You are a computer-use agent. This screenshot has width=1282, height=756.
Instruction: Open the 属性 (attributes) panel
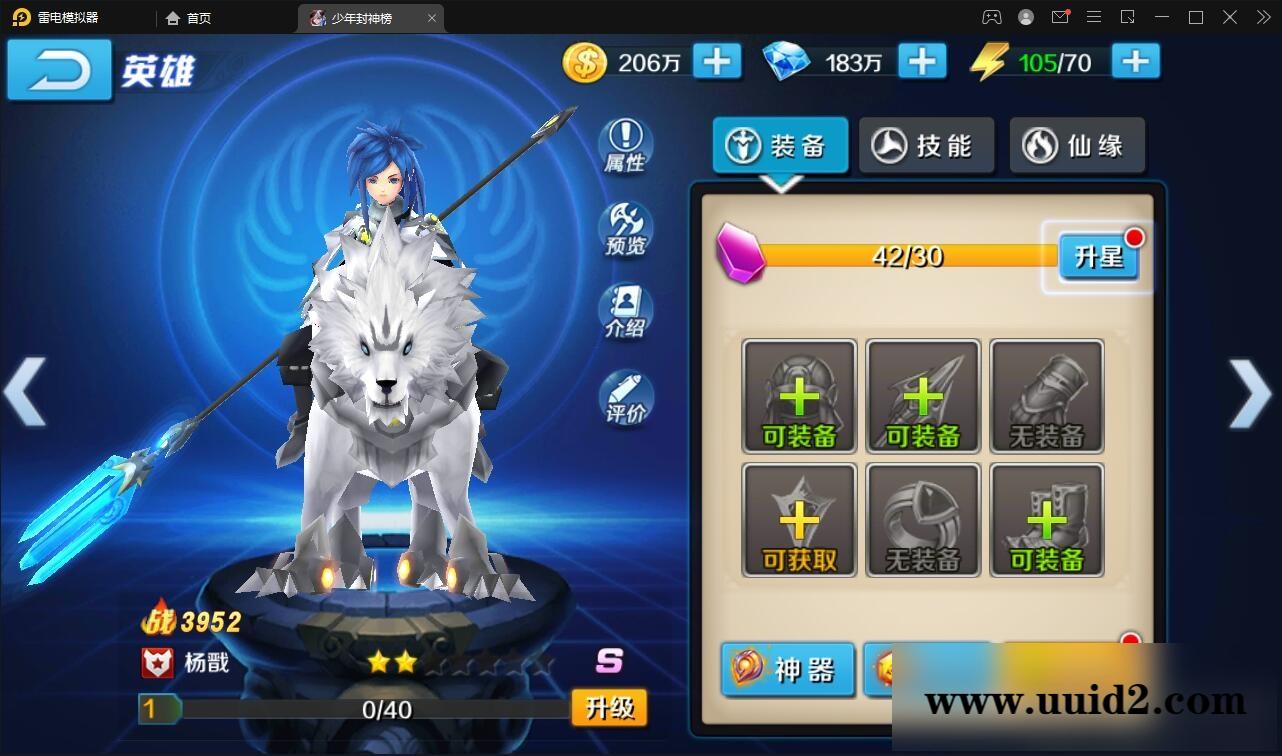click(625, 147)
